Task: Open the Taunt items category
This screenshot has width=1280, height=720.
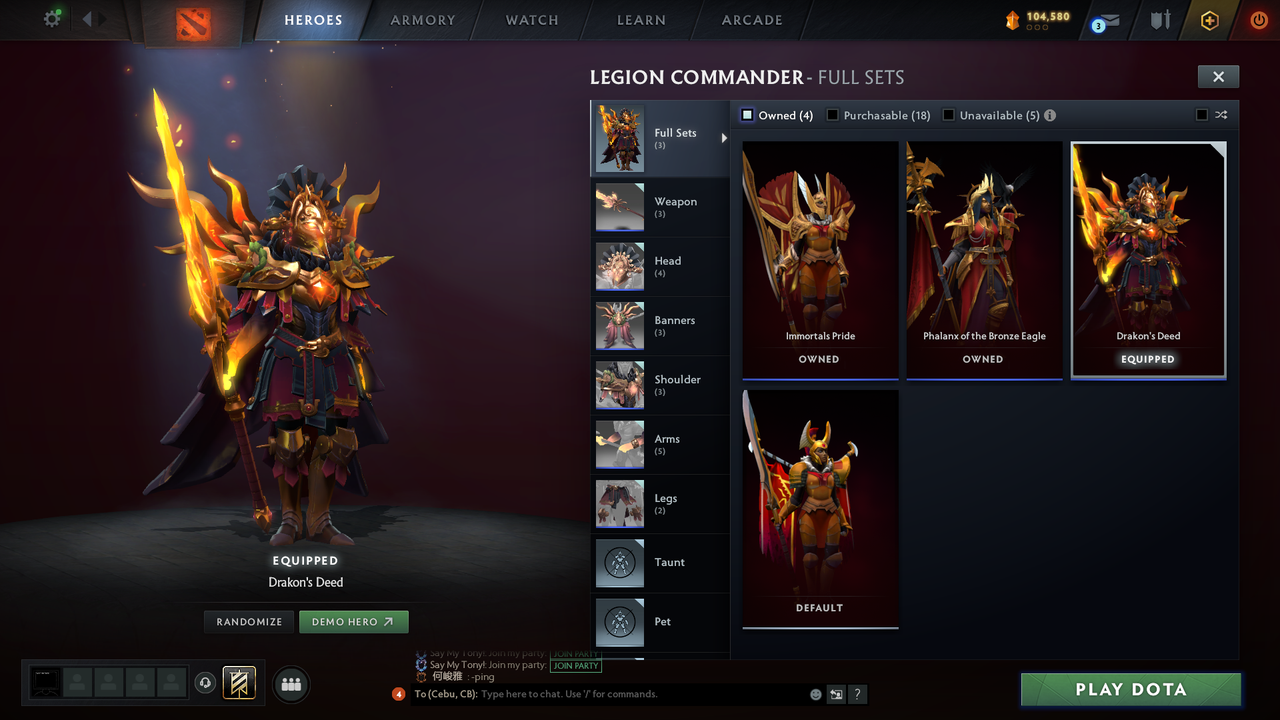Action: [x=660, y=563]
